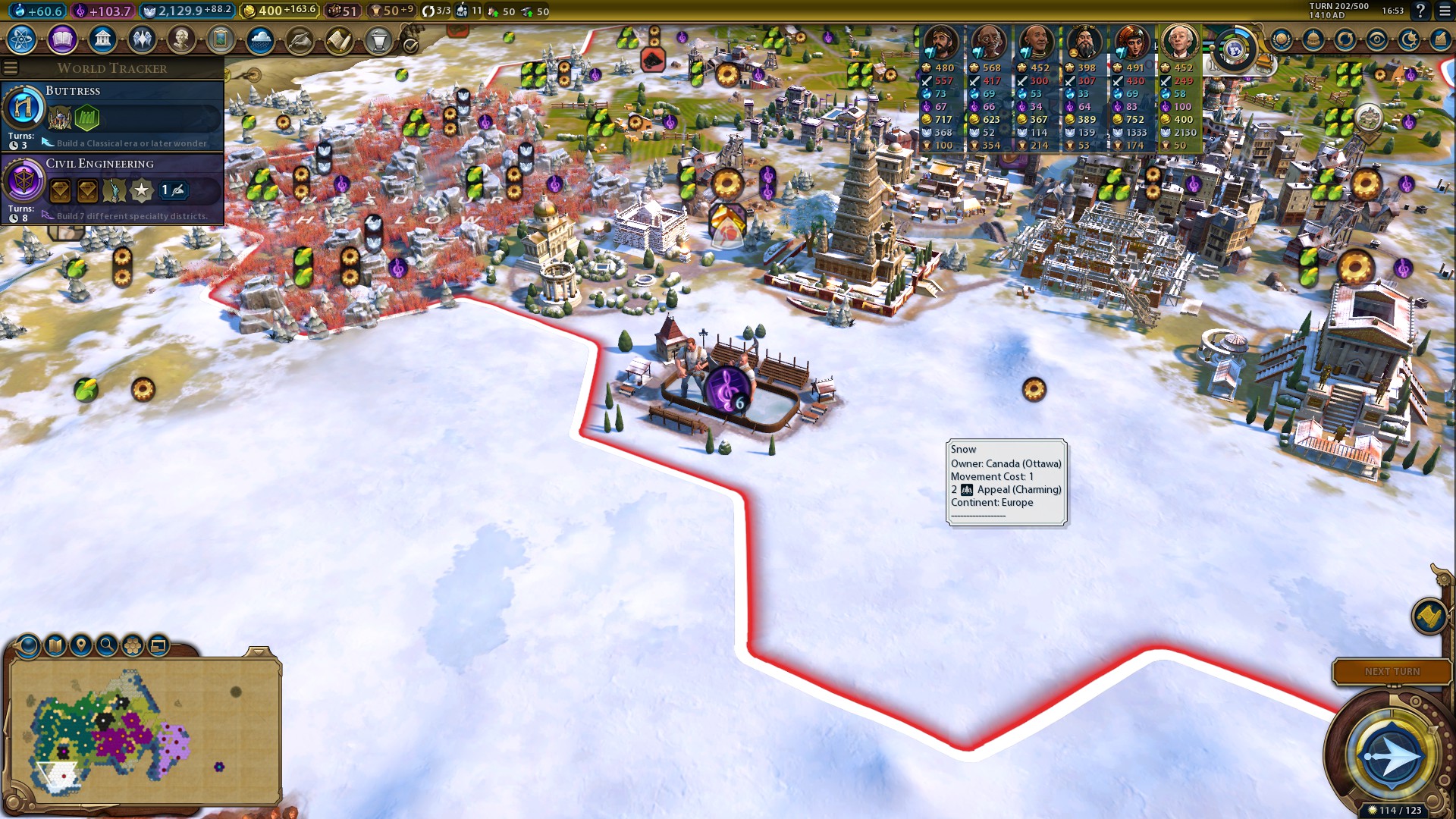Open the Religion winged icon screen
This screenshot has height=819, width=1456.
point(142,39)
